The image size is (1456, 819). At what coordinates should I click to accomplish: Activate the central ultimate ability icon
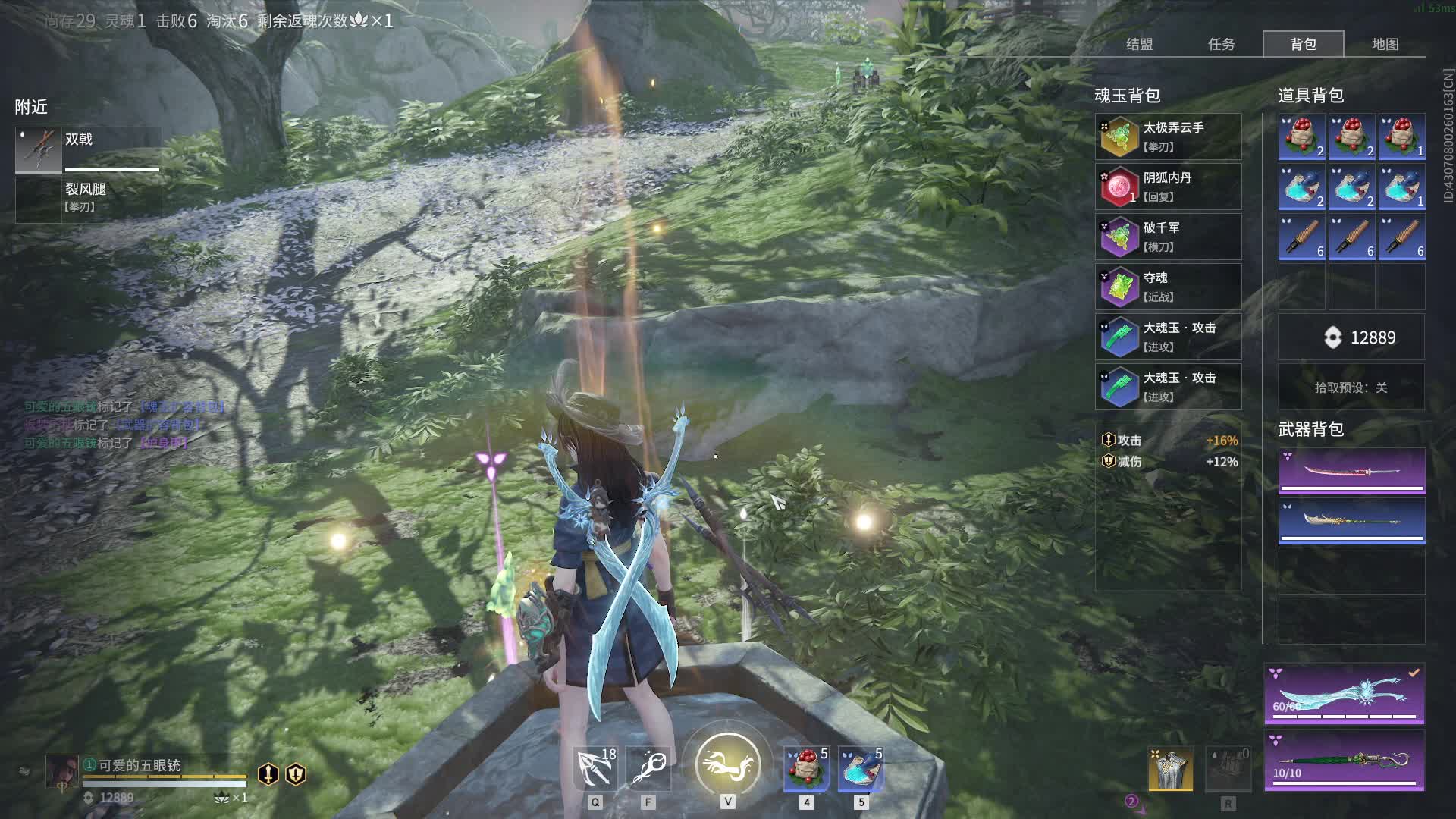pos(727,764)
